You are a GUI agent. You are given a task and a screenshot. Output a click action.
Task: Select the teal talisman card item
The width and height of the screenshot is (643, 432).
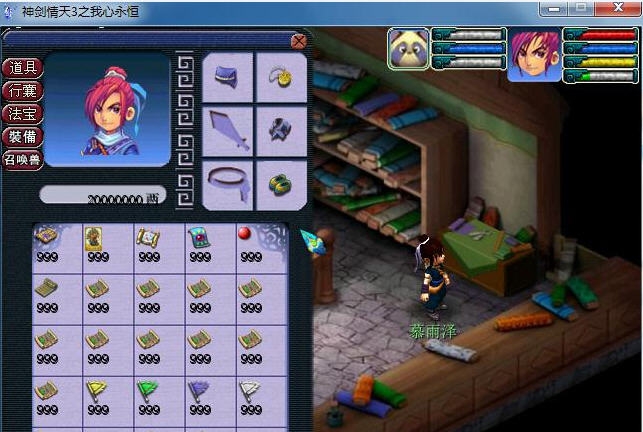click(198, 238)
